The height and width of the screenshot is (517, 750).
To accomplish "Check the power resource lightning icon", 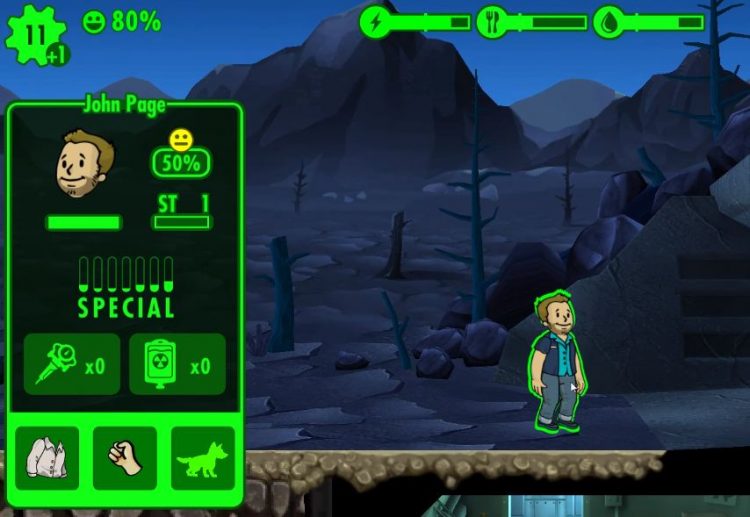I will (377, 22).
